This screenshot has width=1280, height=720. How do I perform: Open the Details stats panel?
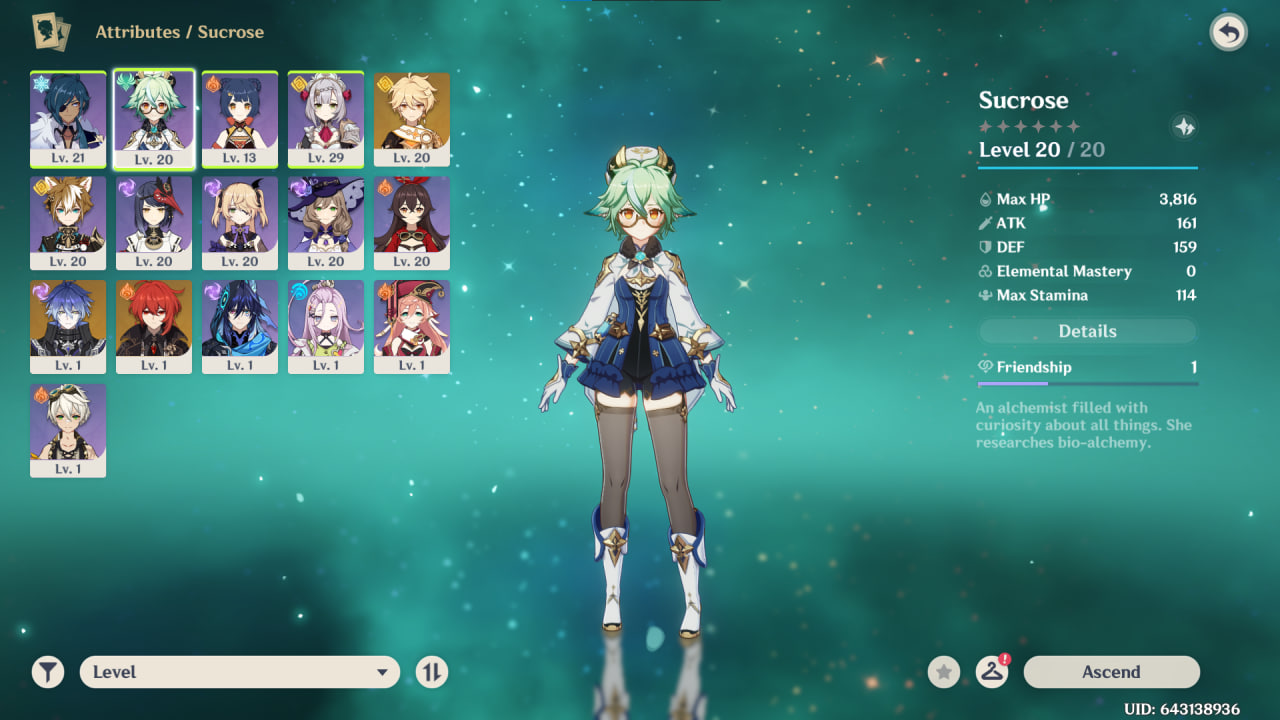pyautogui.click(x=1087, y=331)
